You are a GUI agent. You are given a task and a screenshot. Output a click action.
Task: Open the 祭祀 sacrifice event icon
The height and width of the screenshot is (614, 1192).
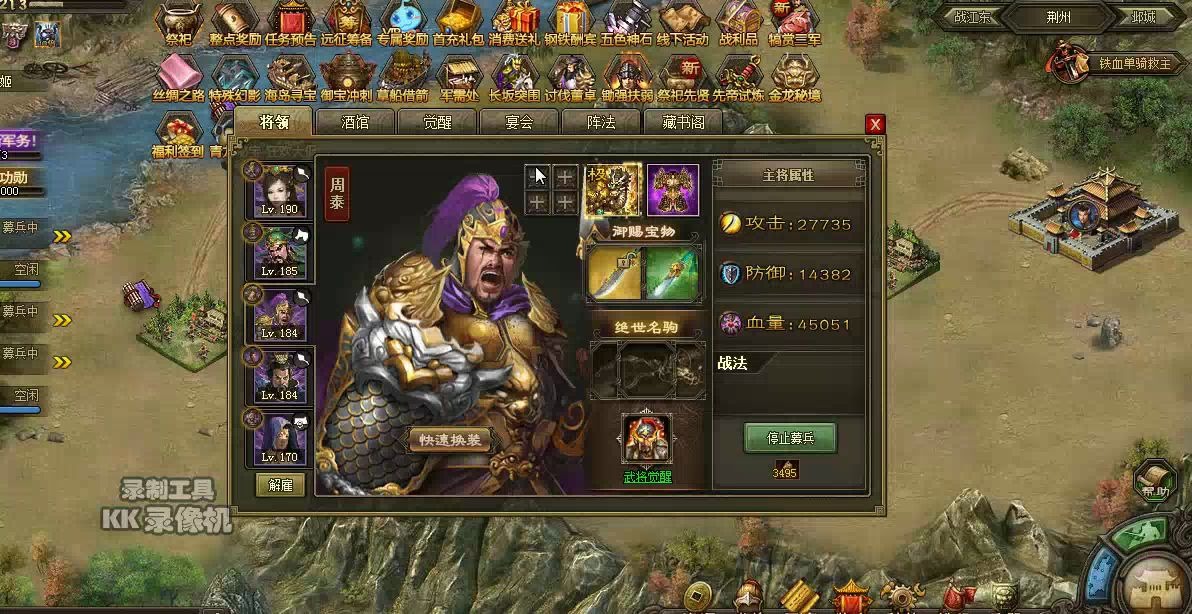179,24
